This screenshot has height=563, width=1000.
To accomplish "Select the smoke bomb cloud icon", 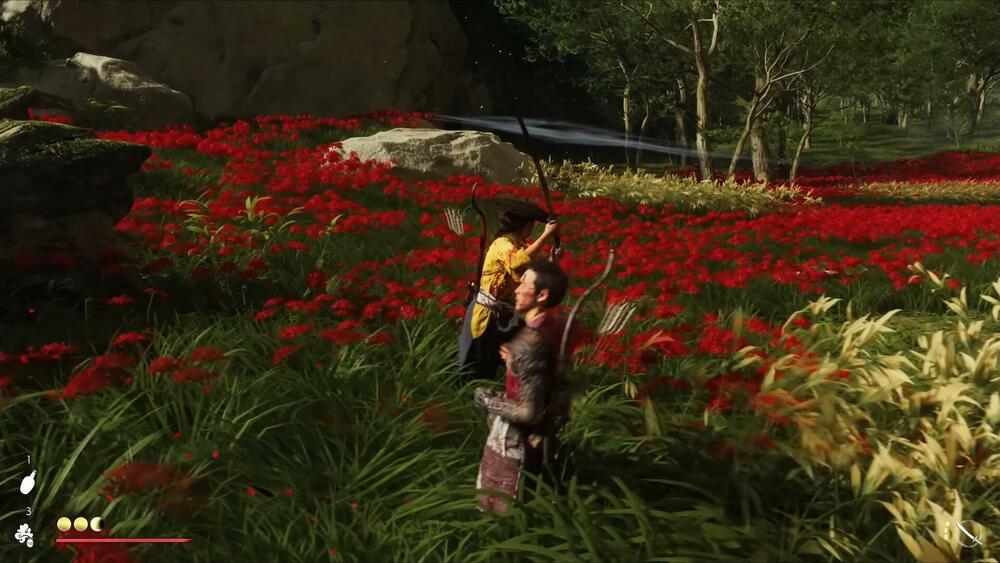I will pos(25,535).
